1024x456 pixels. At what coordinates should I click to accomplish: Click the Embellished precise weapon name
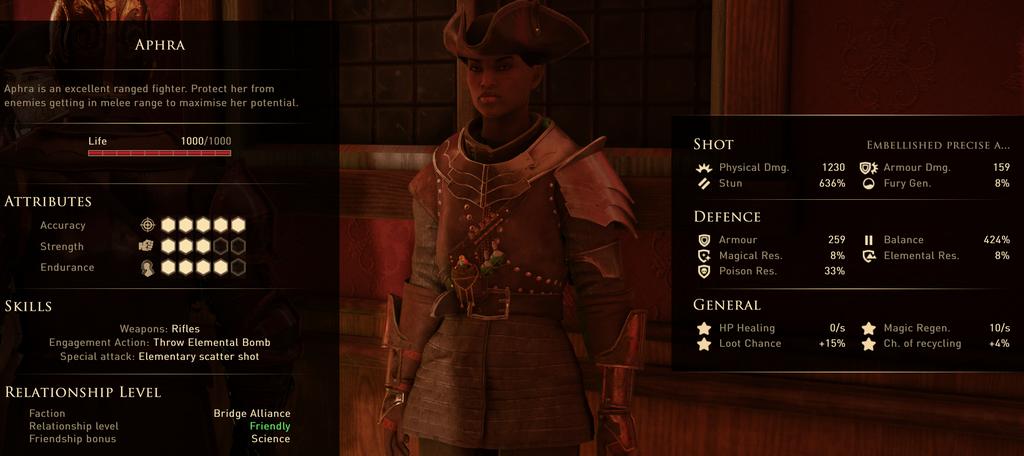pyautogui.click(x=937, y=145)
